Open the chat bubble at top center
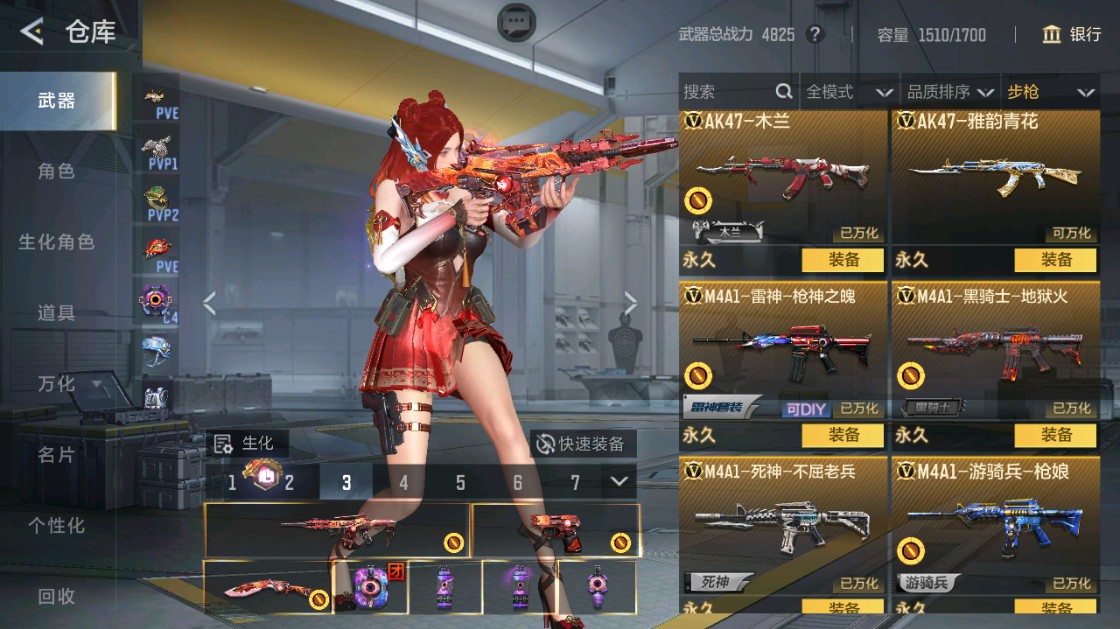The image size is (1120, 629). (516, 21)
